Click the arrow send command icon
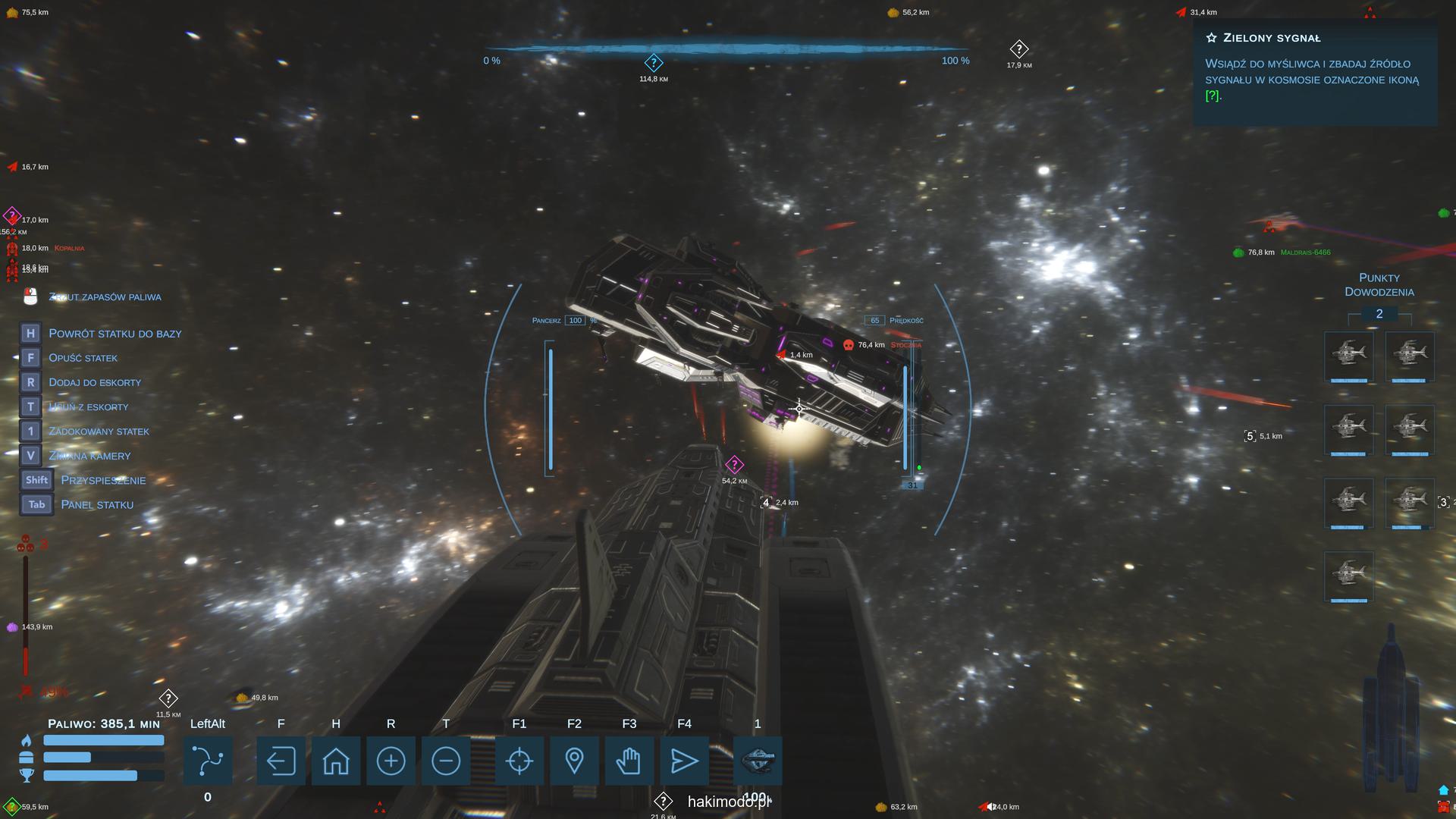Viewport: 1456px width, 819px height. 684,761
